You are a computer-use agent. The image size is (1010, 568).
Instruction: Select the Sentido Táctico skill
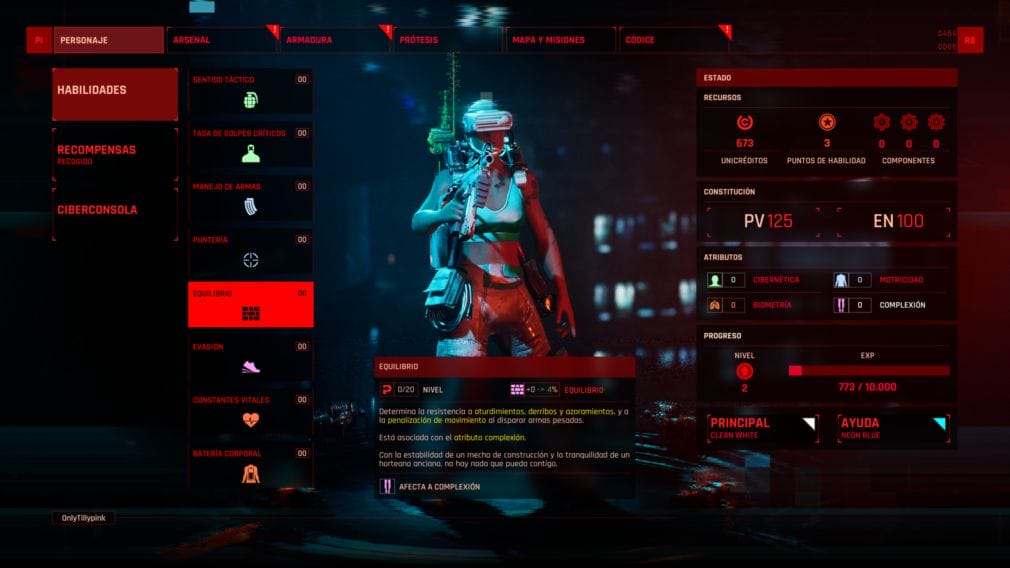click(250, 91)
